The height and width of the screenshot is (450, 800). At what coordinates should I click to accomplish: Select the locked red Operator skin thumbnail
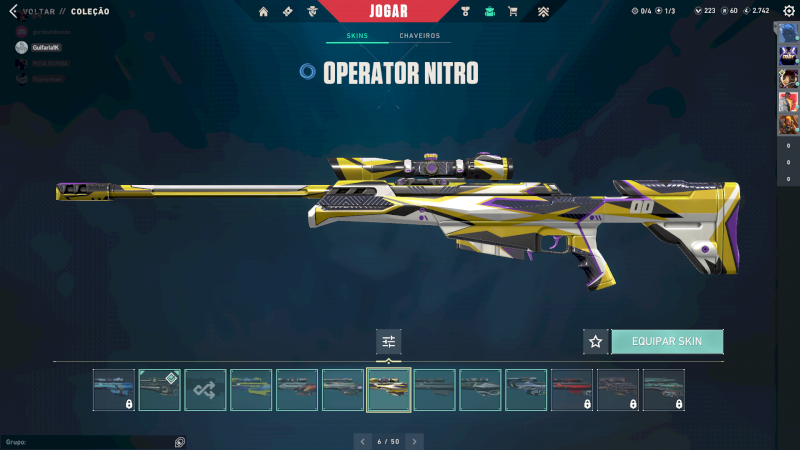click(572, 390)
